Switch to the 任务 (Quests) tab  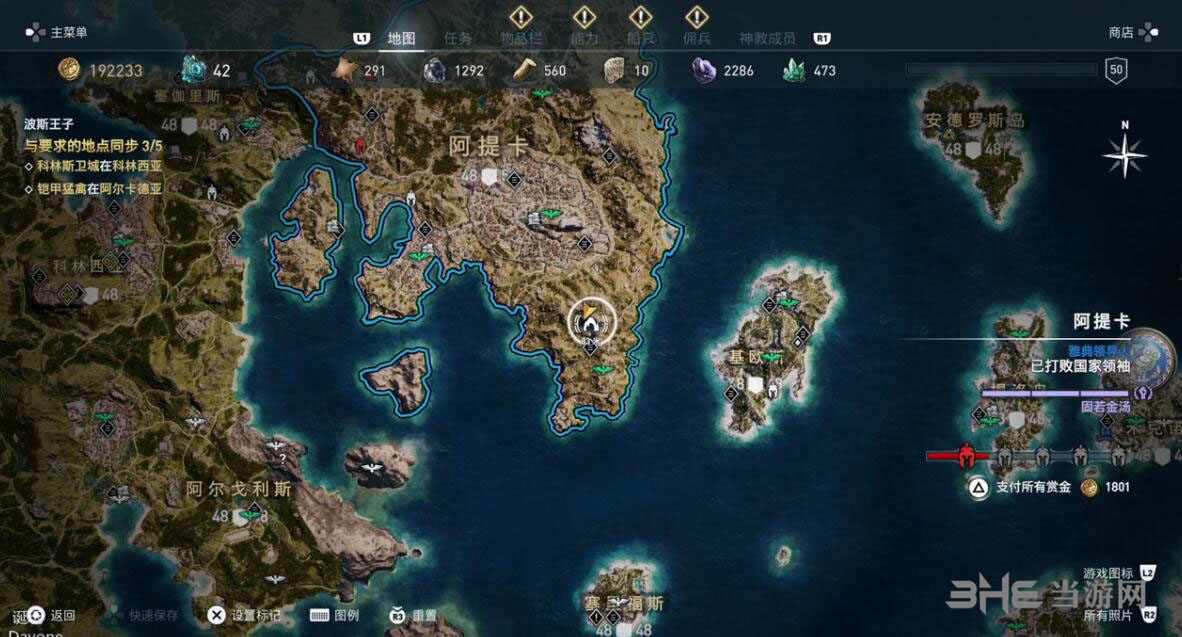[x=458, y=39]
